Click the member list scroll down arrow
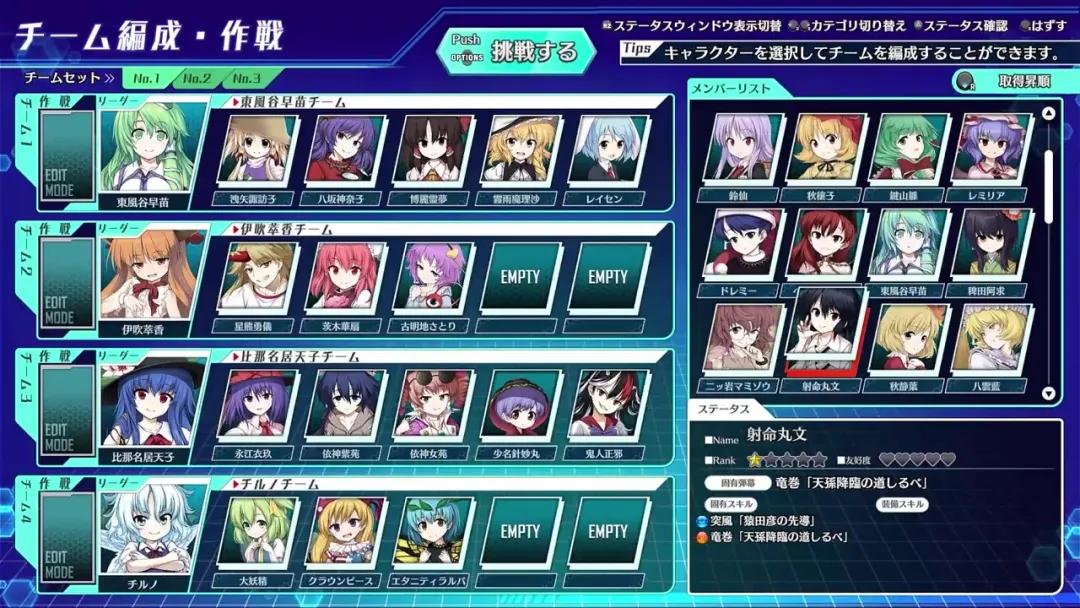Image resolution: width=1080 pixels, height=608 pixels. [1048, 394]
